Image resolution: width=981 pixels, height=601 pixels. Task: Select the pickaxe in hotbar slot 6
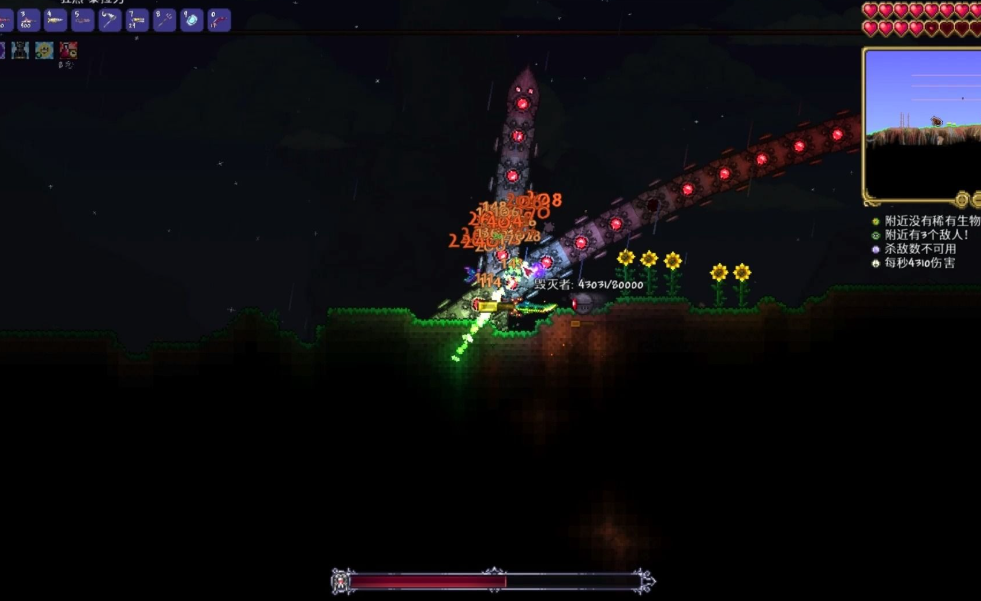[x=109, y=20]
